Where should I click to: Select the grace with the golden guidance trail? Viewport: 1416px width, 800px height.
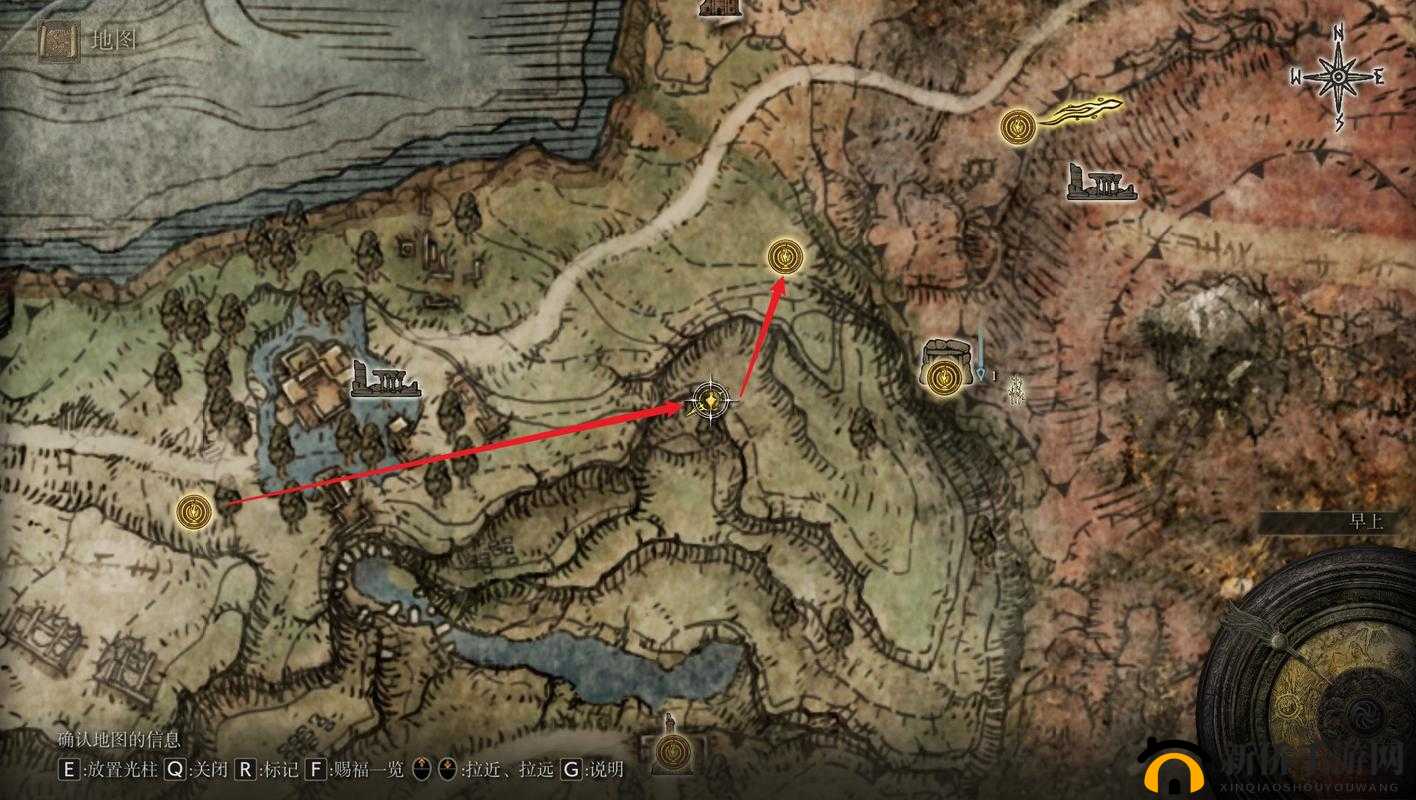[1018, 127]
